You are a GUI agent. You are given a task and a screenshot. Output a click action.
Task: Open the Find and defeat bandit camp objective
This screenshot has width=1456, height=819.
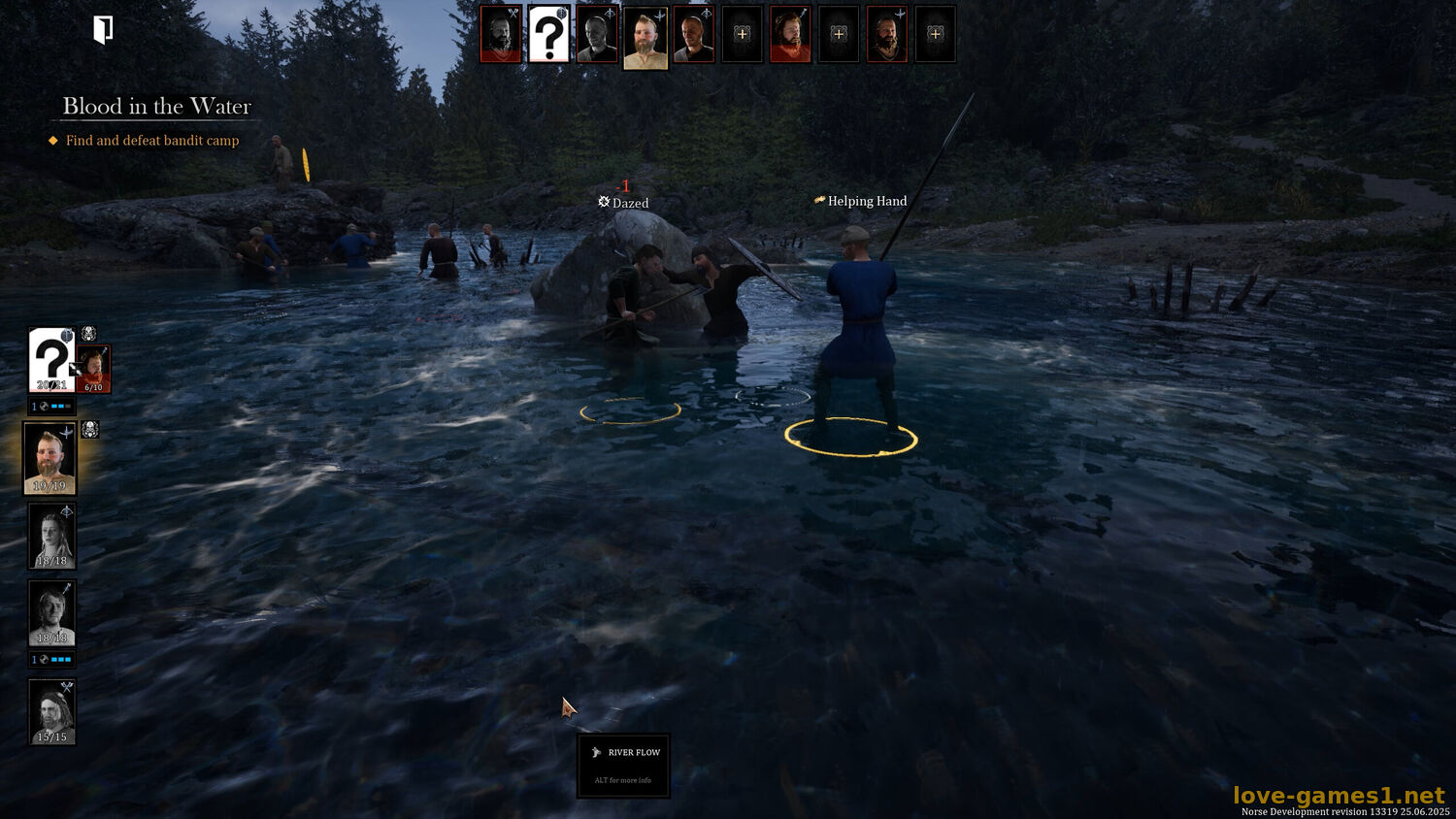pyautogui.click(x=152, y=141)
